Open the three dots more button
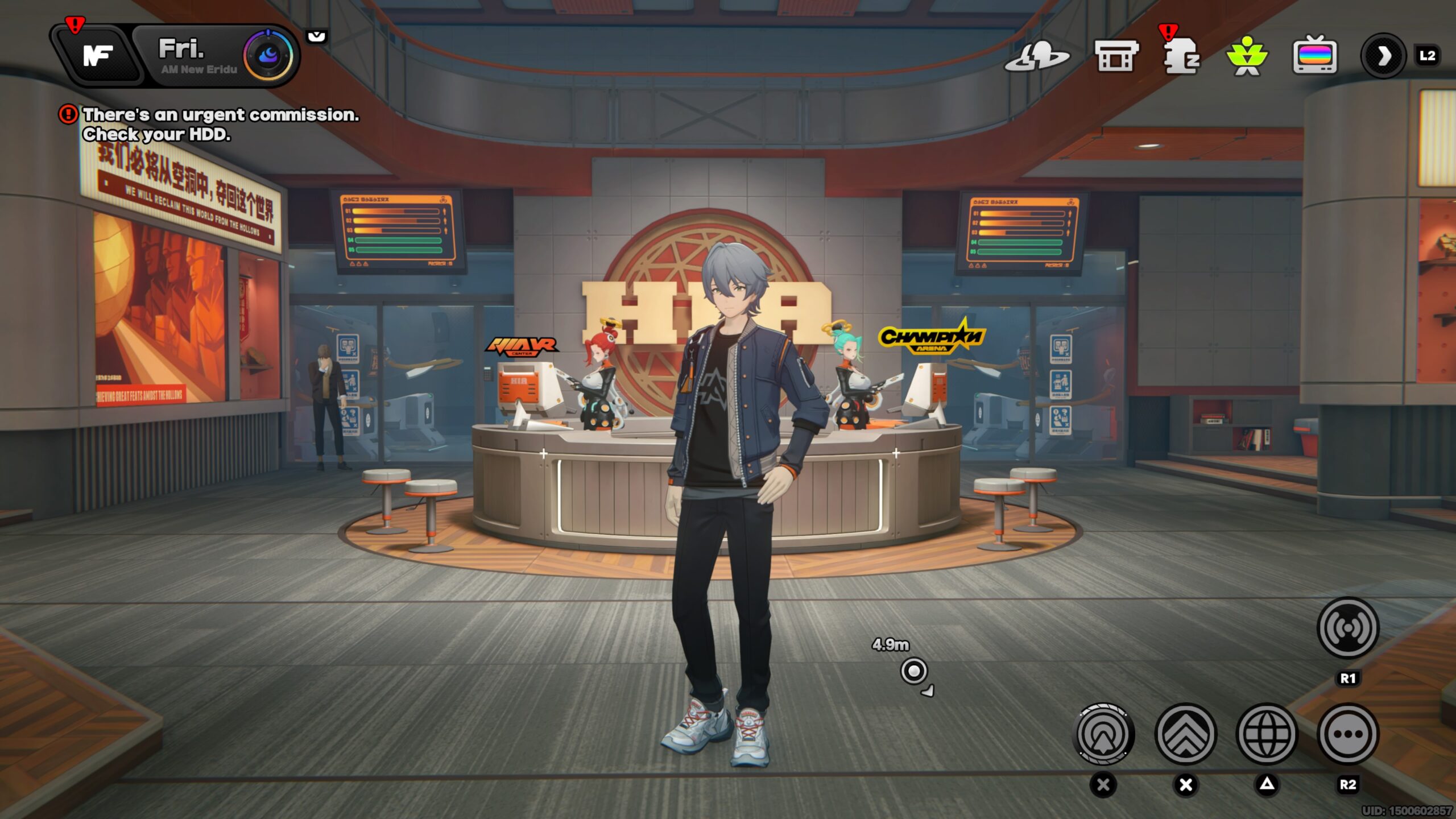Image resolution: width=1456 pixels, height=819 pixels. pyautogui.click(x=1347, y=734)
